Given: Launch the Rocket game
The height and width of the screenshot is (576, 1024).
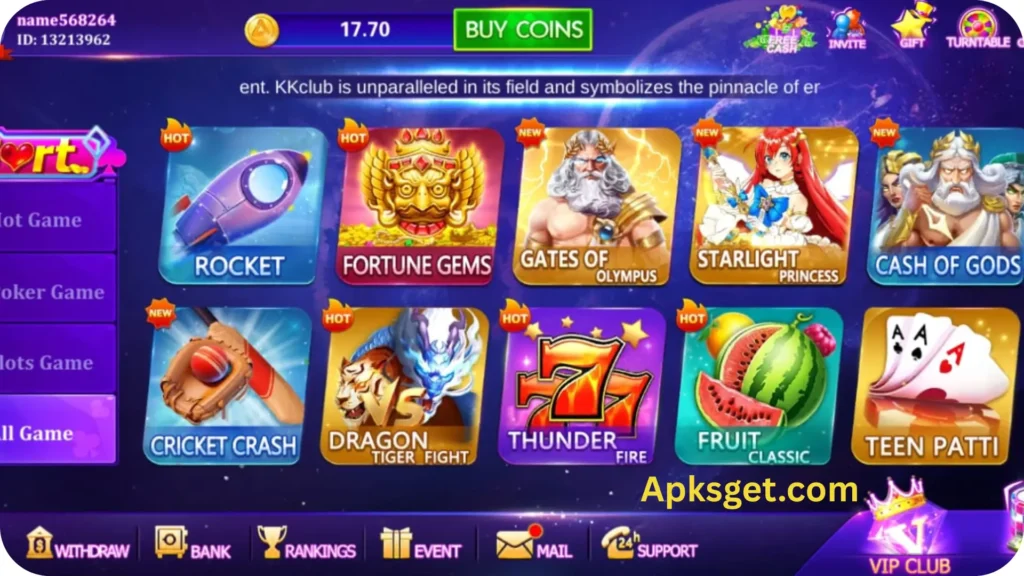Looking at the screenshot, I should coord(241,205).
